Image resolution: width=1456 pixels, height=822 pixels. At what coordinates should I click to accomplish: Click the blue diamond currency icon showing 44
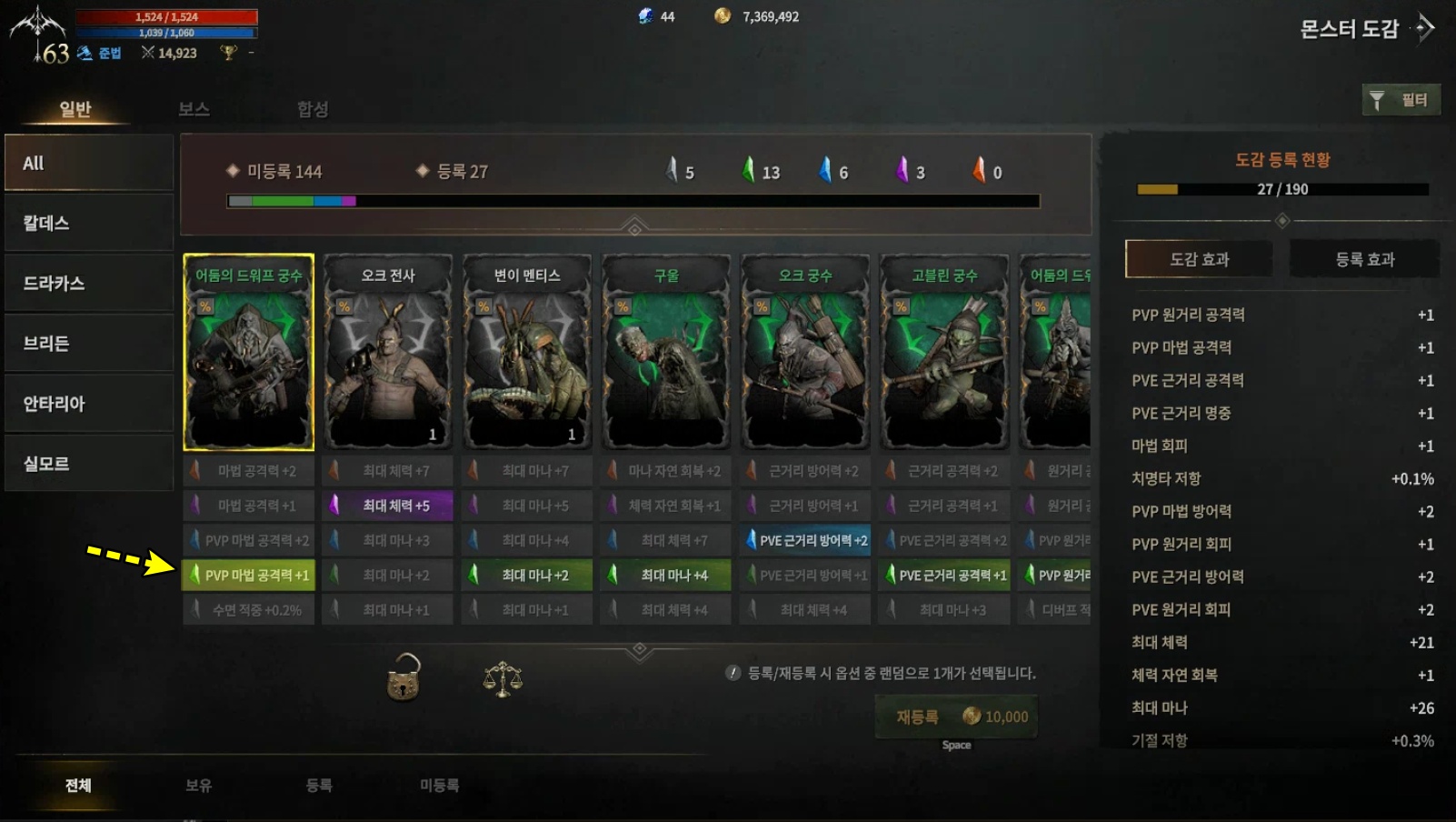tap(647, 15)
